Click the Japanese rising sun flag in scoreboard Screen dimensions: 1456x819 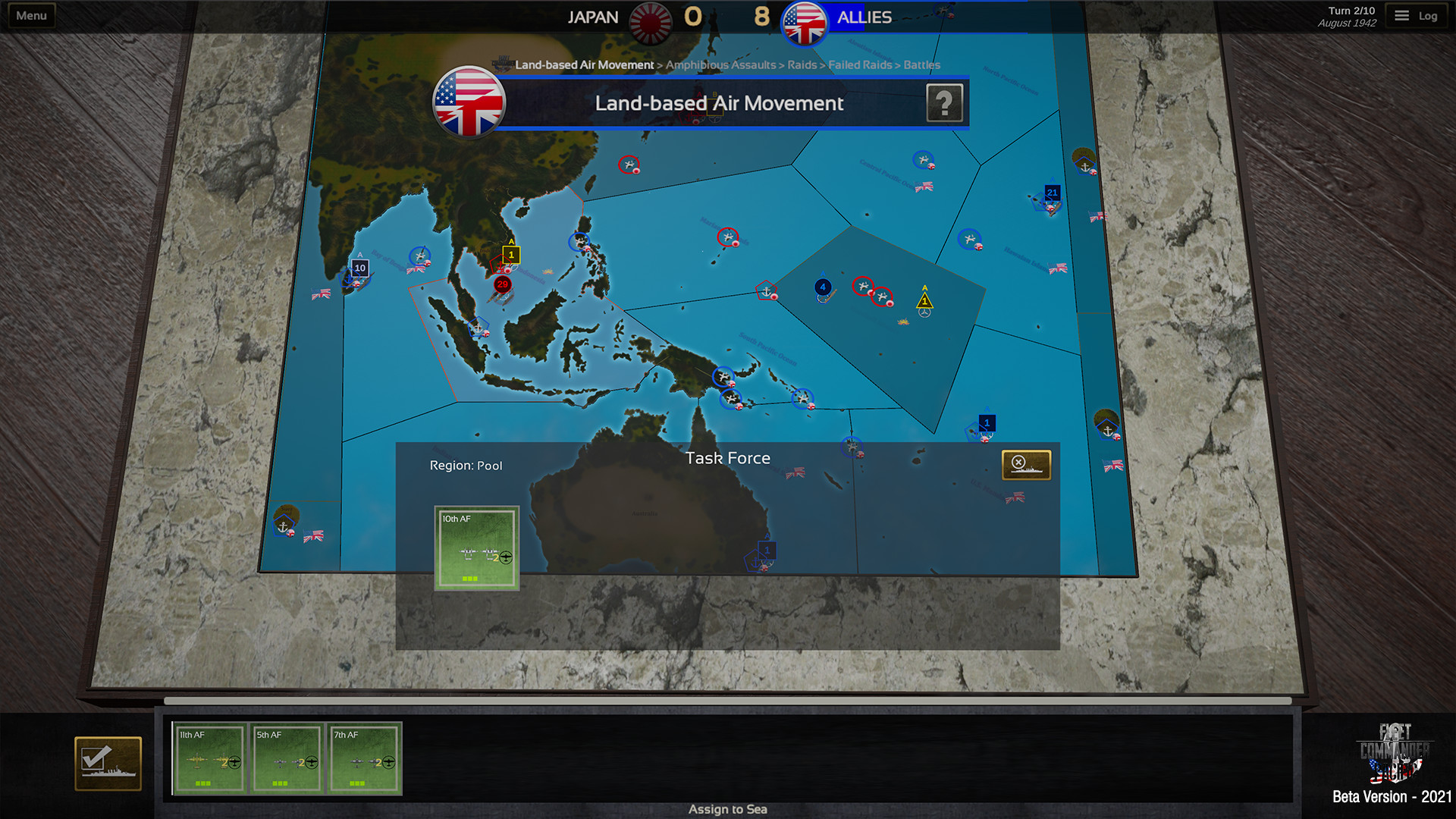(x=650, y=17)
